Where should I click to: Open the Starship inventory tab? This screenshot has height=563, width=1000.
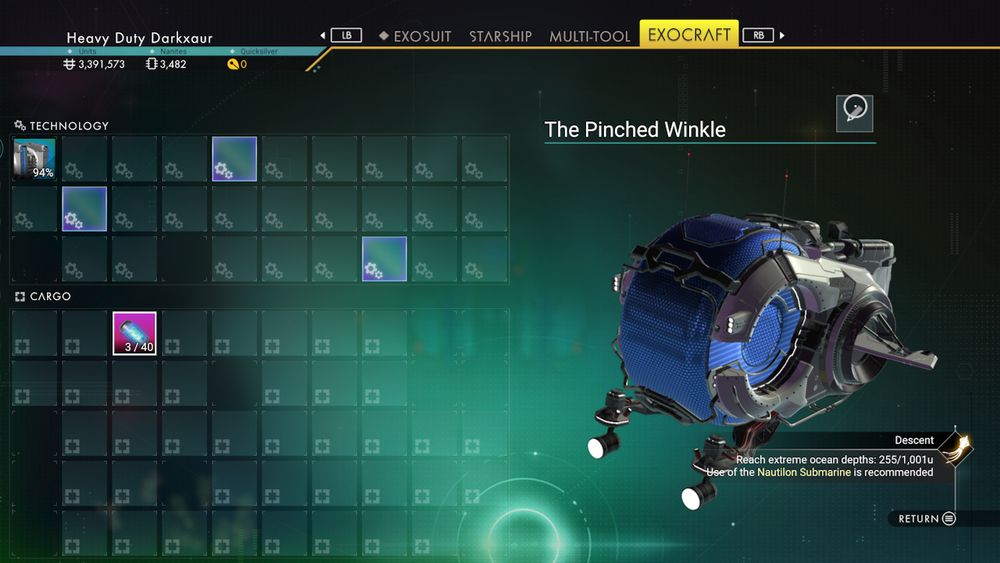pos(500,36)
